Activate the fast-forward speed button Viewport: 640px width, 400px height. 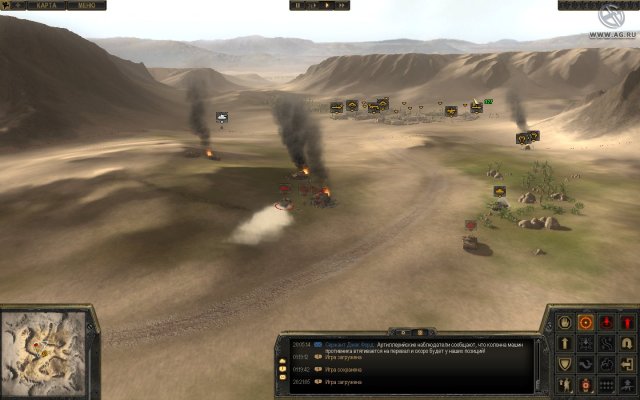(341, 5)
